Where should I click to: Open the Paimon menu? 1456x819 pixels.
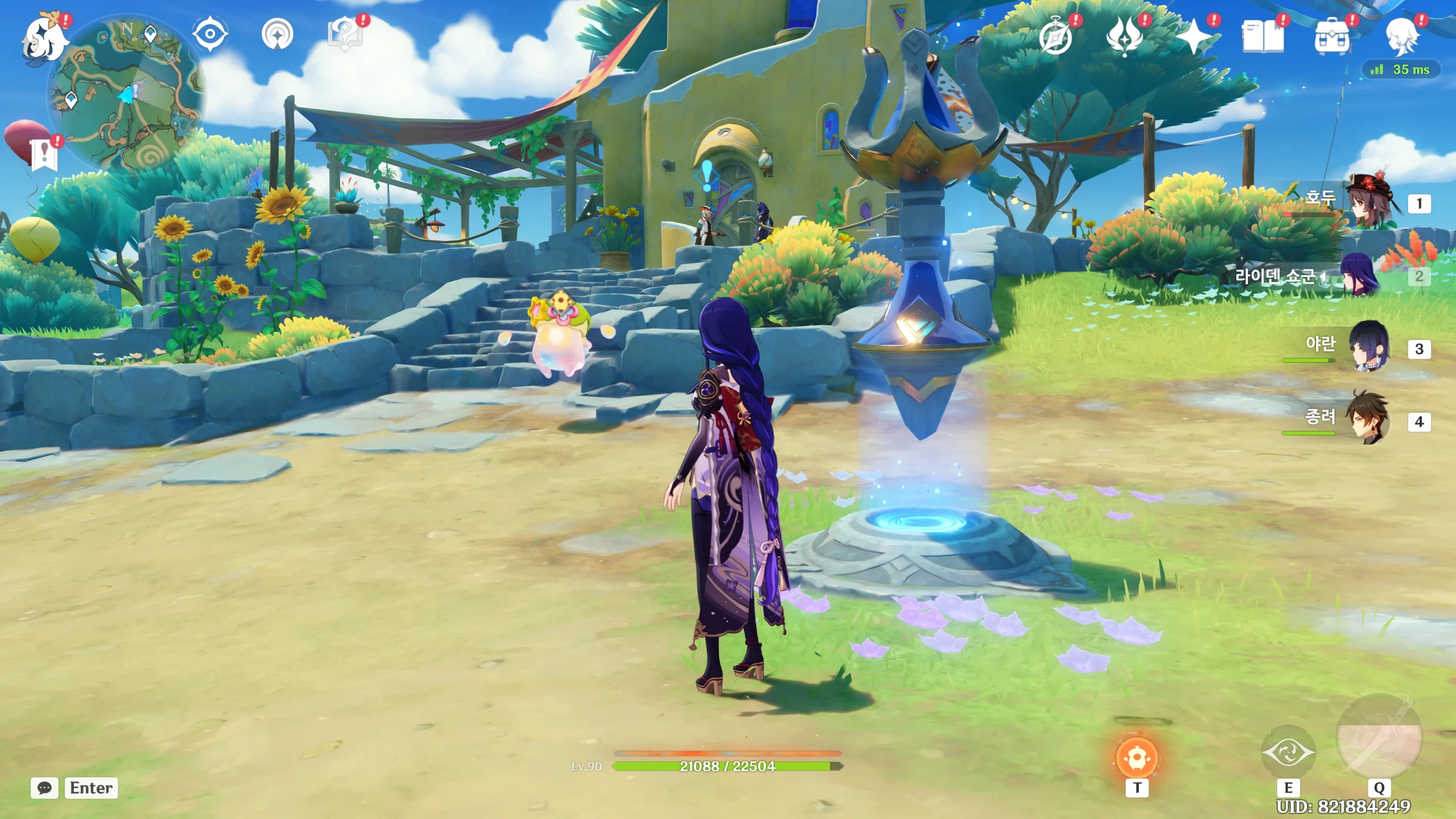point(44,39)
